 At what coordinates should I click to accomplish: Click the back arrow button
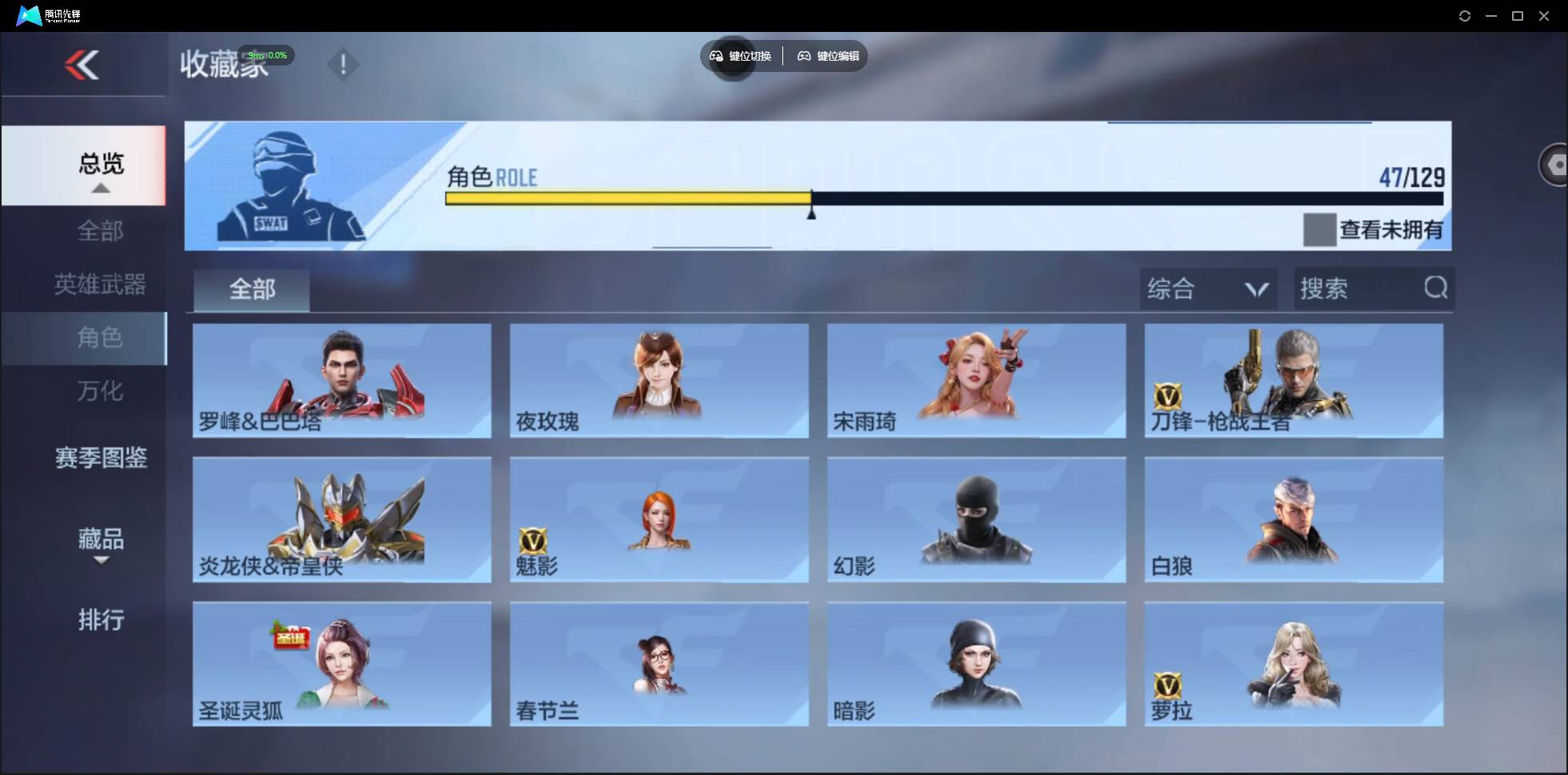(83, 65)
